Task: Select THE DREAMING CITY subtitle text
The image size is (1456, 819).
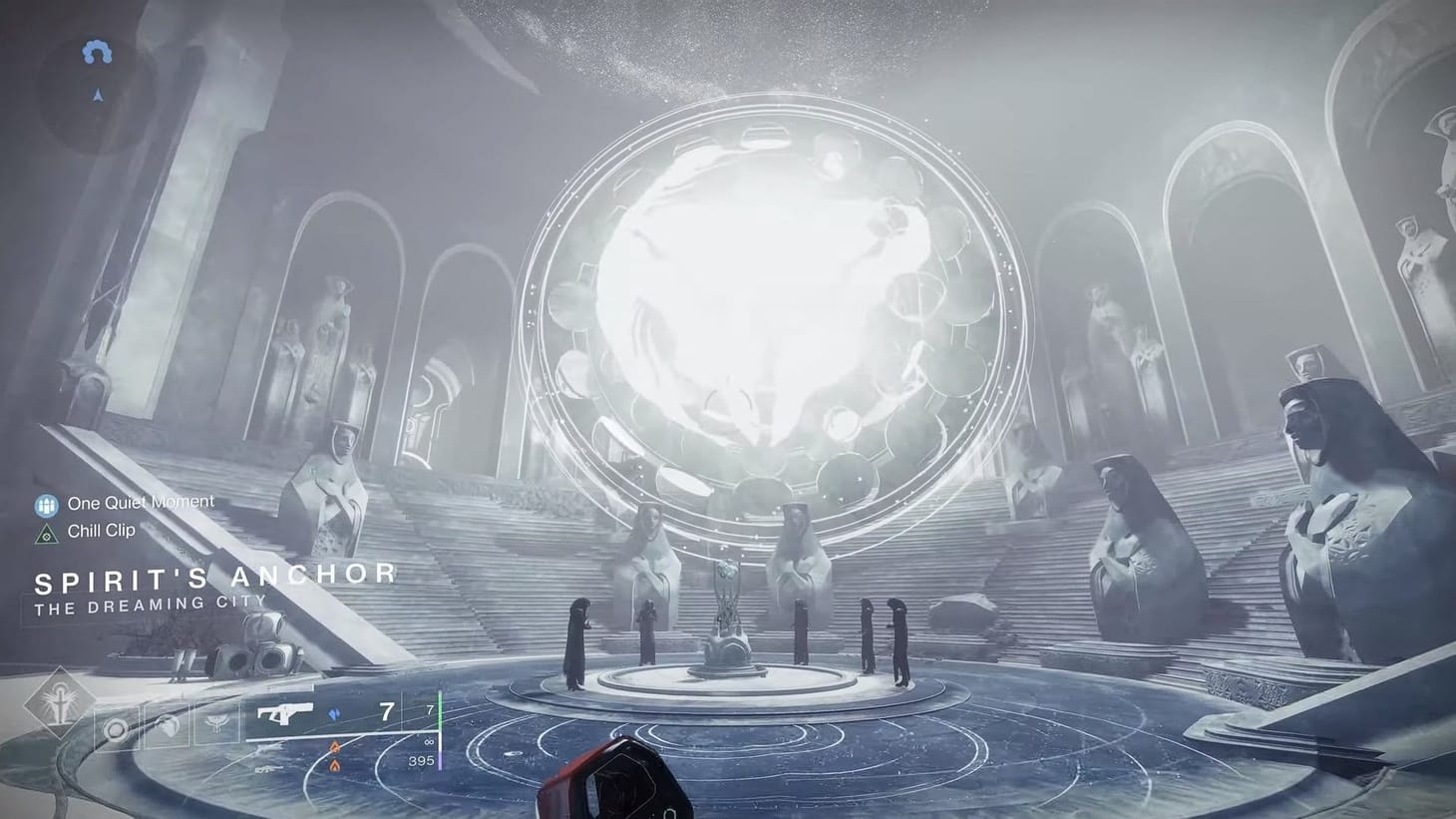Action: point(148,603)
